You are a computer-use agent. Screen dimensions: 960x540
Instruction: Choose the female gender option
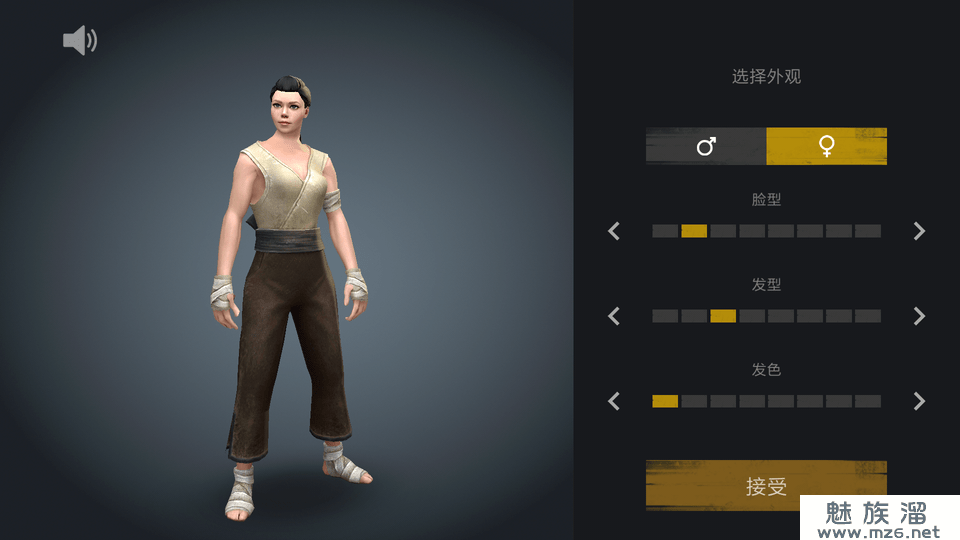(x=826, y=147)
